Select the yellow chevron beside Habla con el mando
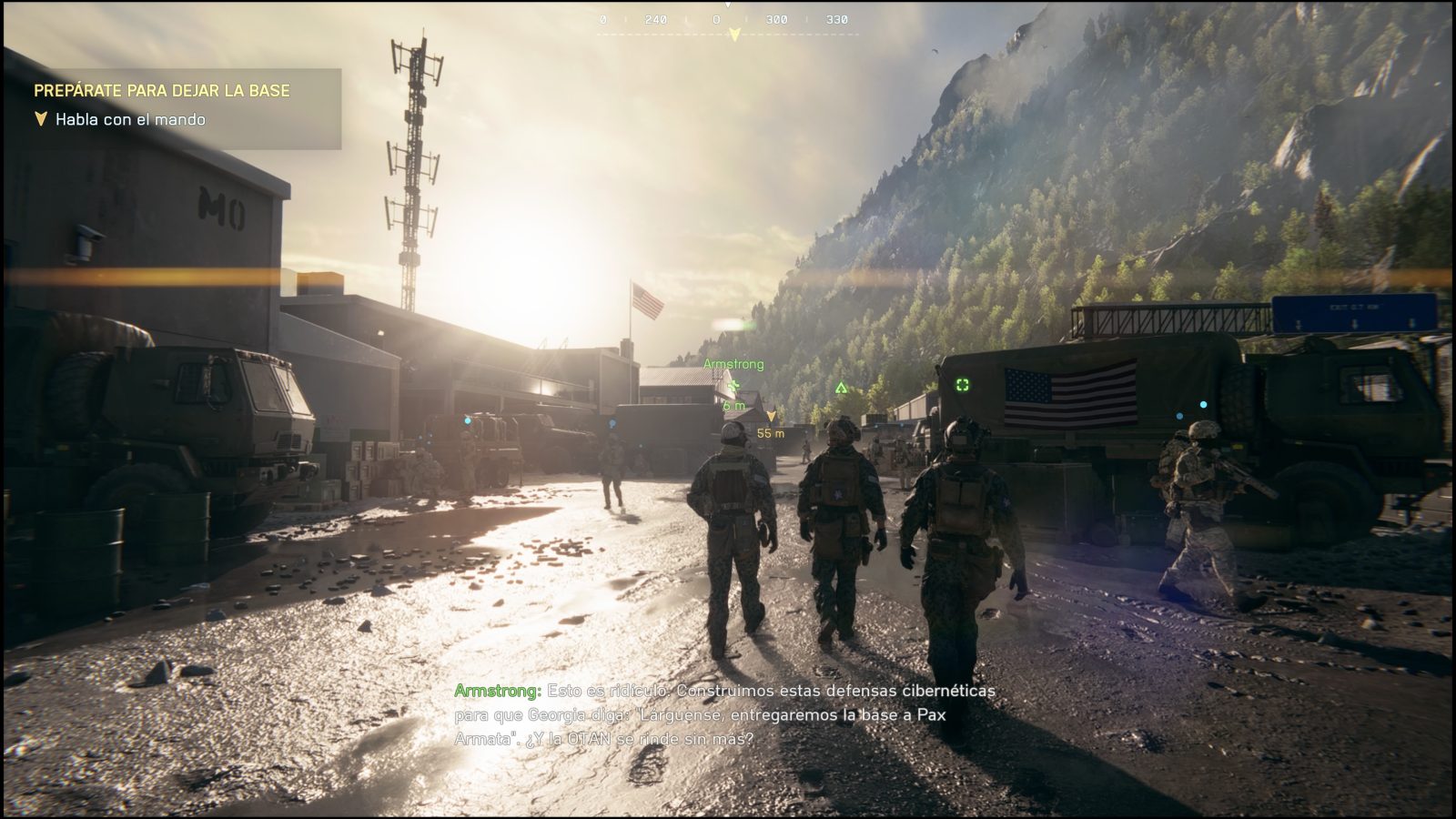The image size is (1456, 819). tap(40, 118)
